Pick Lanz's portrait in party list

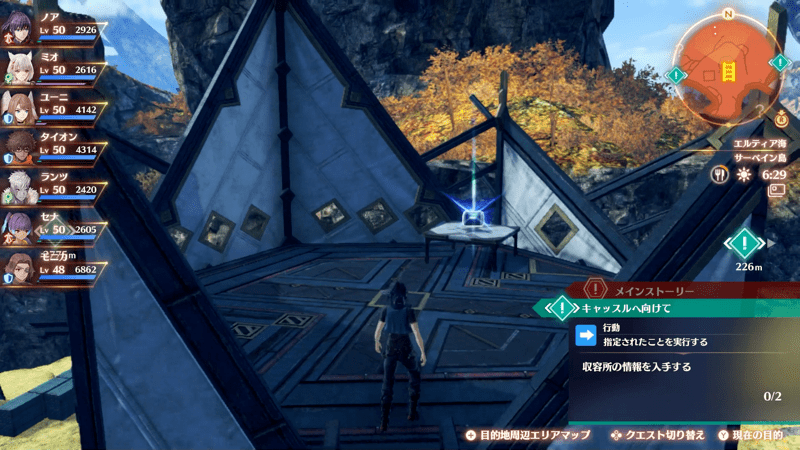19,188
